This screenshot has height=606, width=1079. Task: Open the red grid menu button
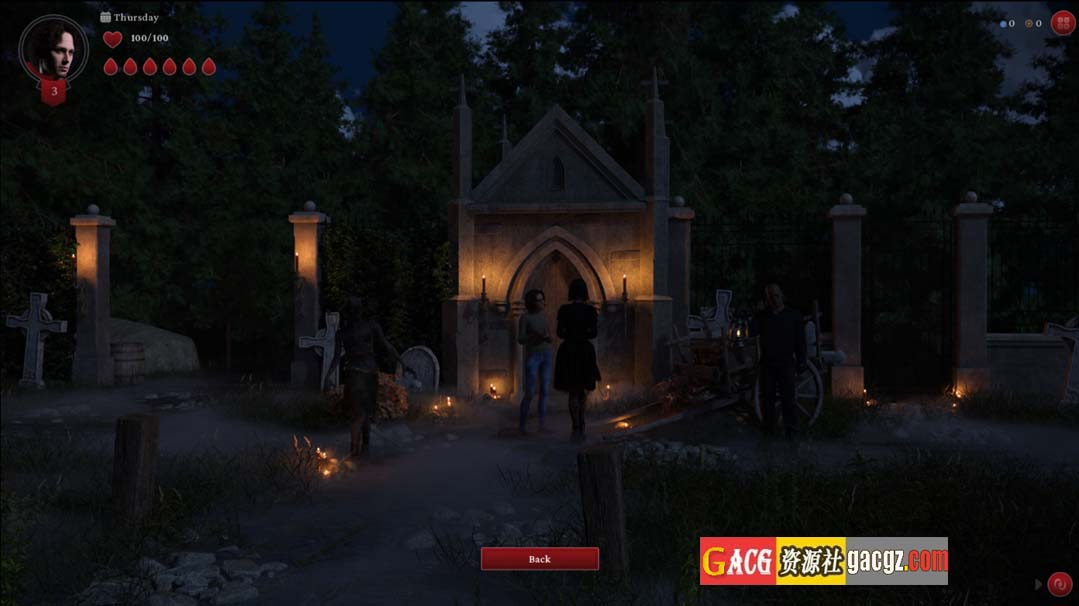click(x=1062, y=23)
